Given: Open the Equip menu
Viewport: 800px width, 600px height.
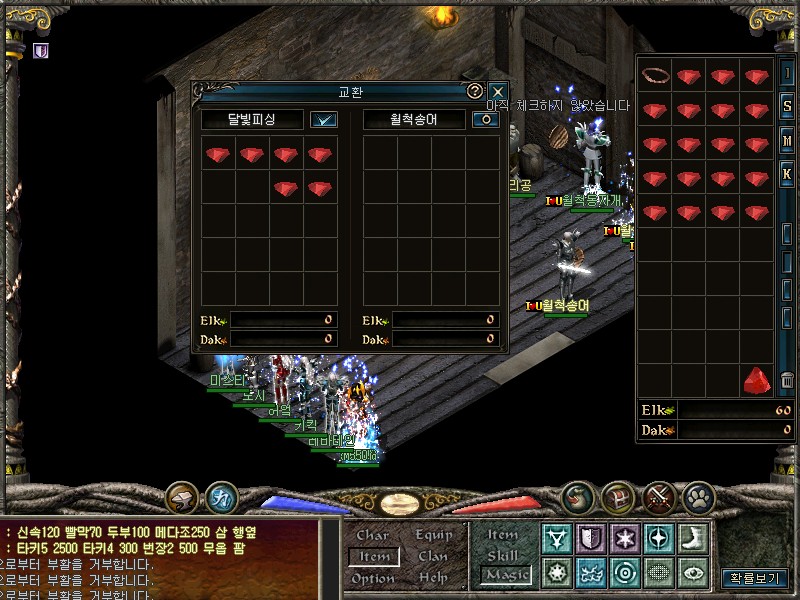Looking at the screenshot, I should tap(434, 535).
